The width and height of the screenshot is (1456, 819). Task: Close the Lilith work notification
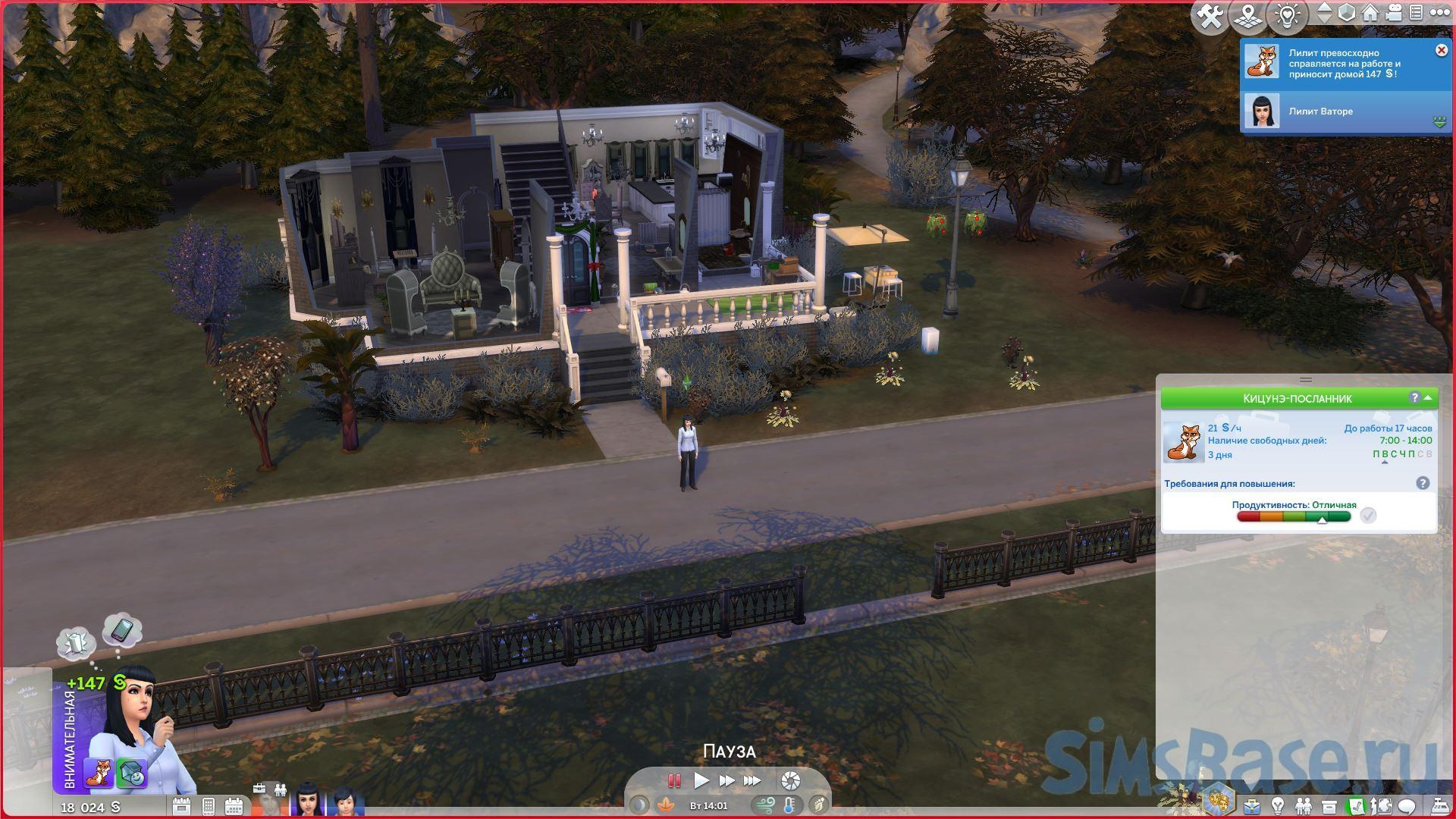coord(1441,50)
